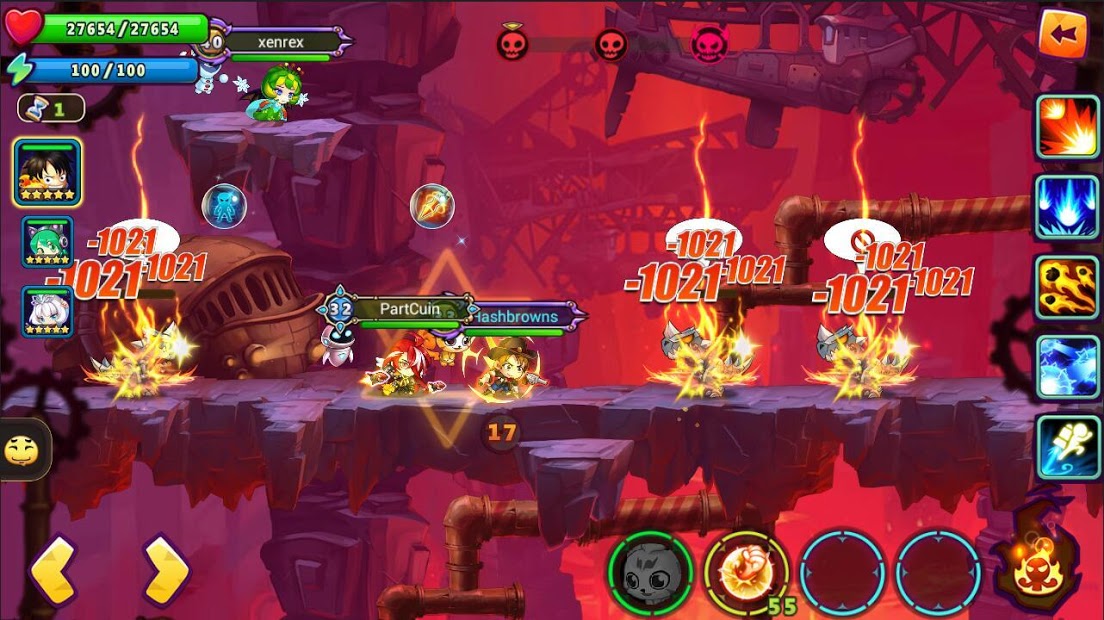This screenshot has width=1104, height=620.
Task: Use the flaming fist attack skill
Action: pyautogui.click(x=746, y=572)
